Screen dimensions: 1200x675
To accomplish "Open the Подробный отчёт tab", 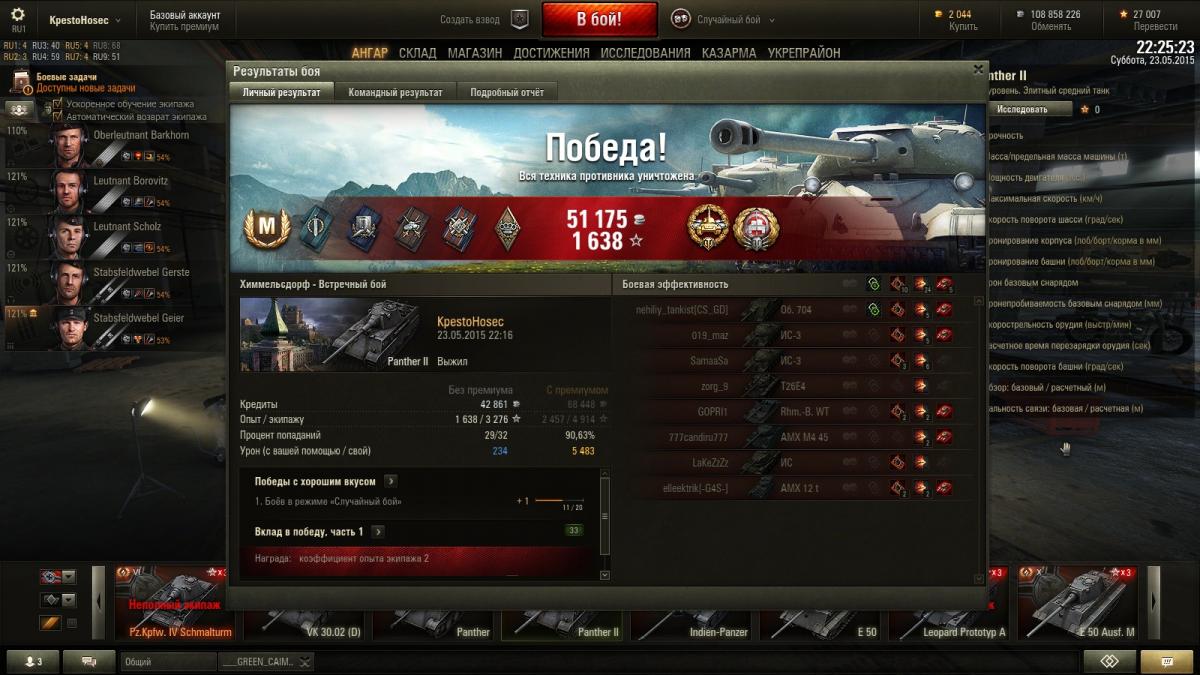I will tap(507, 92).
